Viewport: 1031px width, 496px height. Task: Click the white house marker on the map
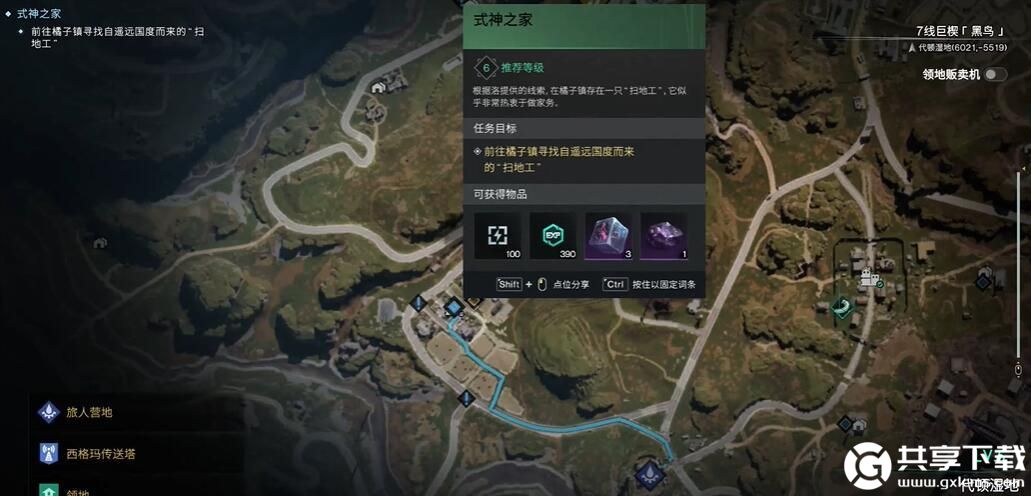click(x=379, y=88)
